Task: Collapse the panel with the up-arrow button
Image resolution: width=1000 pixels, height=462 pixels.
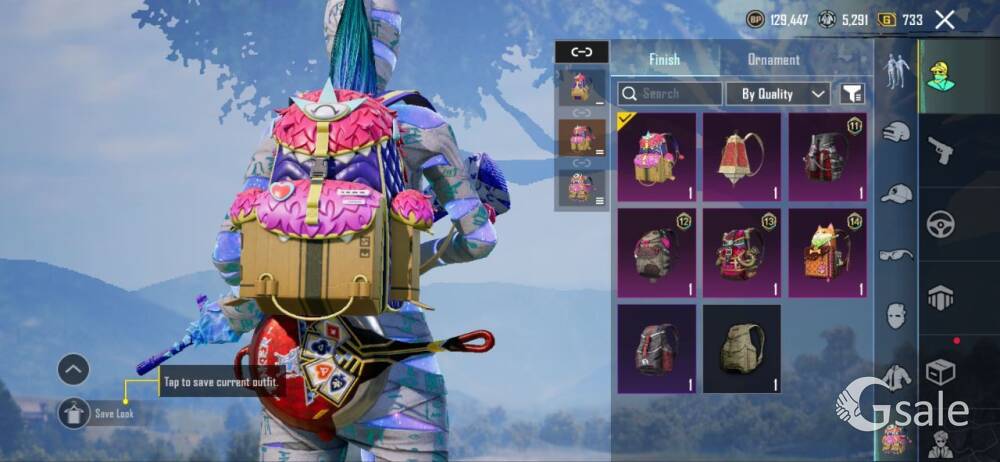Action: pyautogui.click(x=73, y=370)
